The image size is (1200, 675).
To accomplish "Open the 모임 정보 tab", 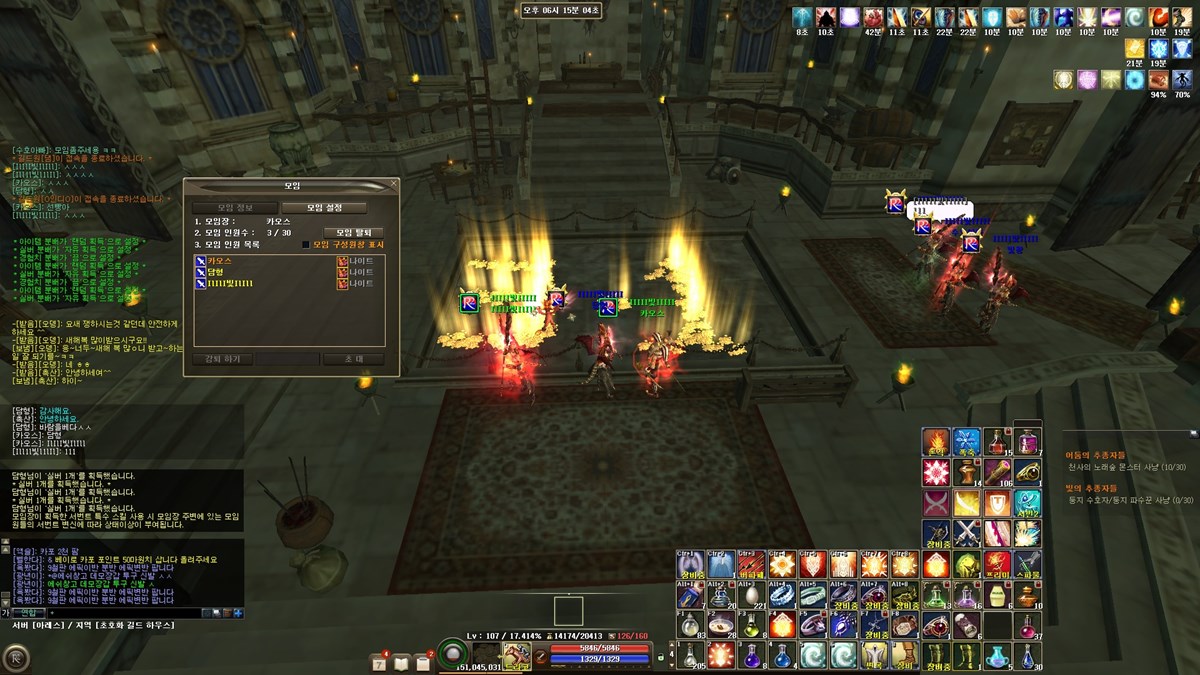I will point(235,208).
